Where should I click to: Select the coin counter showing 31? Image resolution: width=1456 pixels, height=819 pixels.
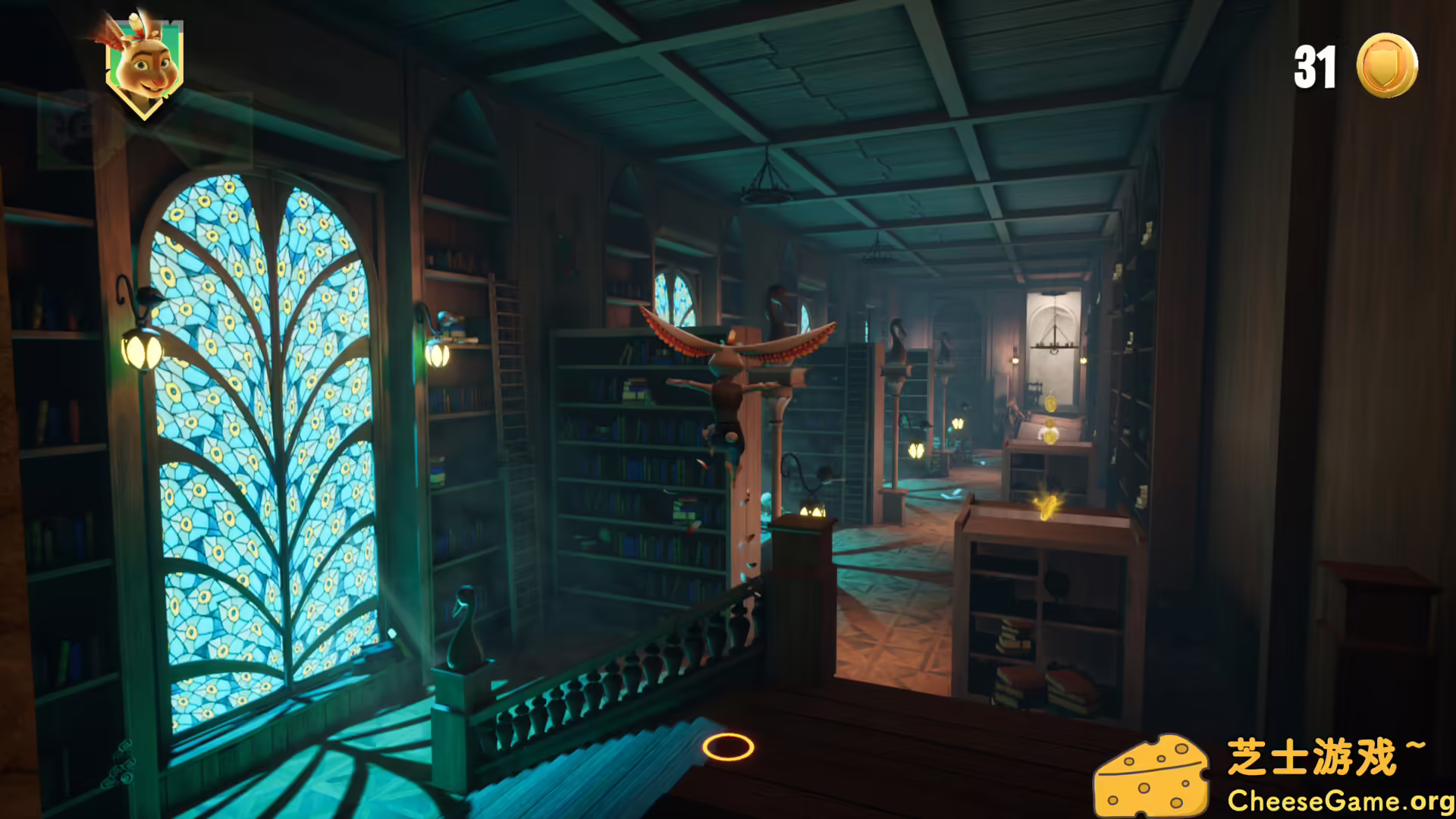pos(1316,67)
